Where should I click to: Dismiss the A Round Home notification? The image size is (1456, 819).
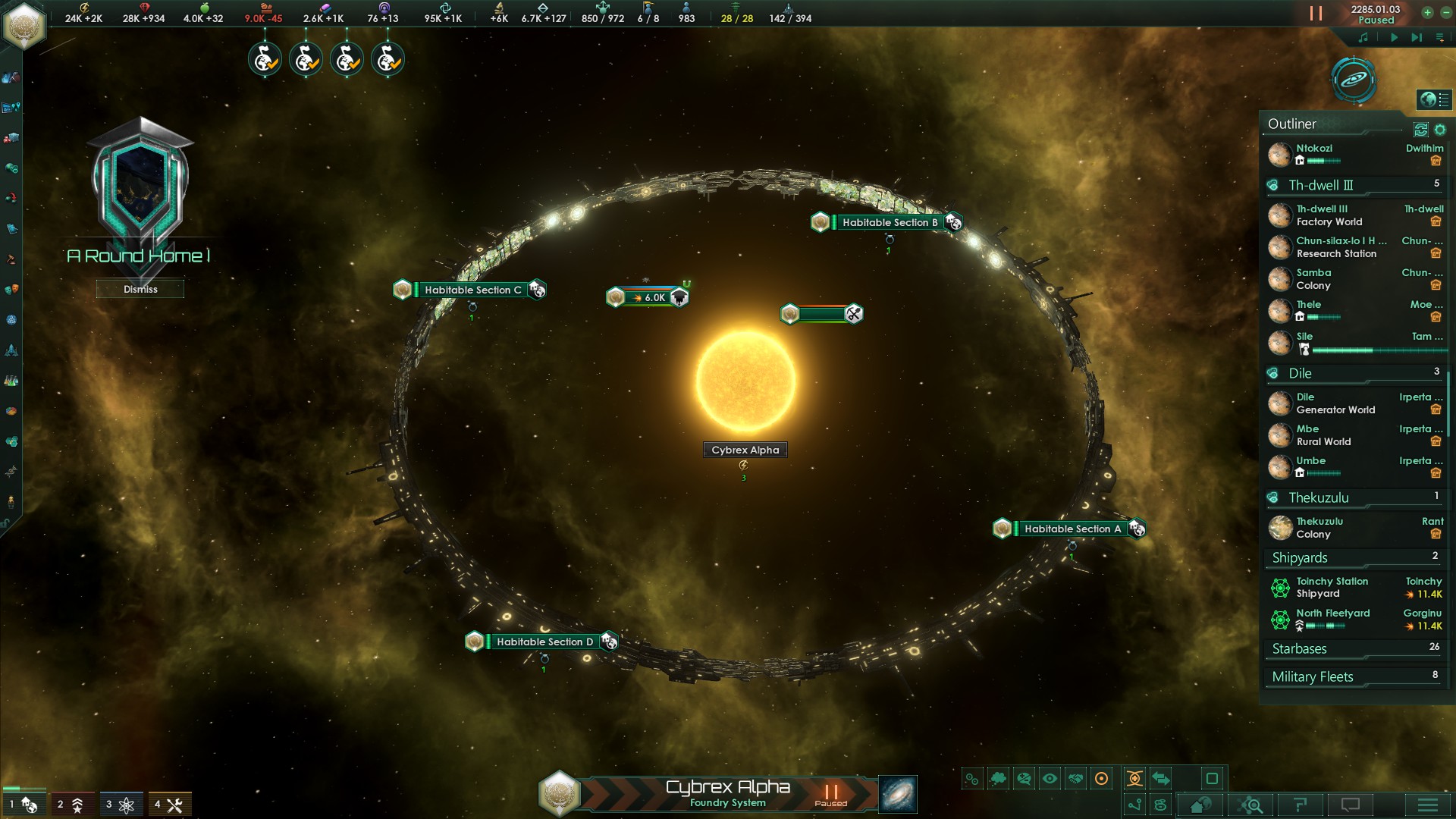click(x=140, y=289)
